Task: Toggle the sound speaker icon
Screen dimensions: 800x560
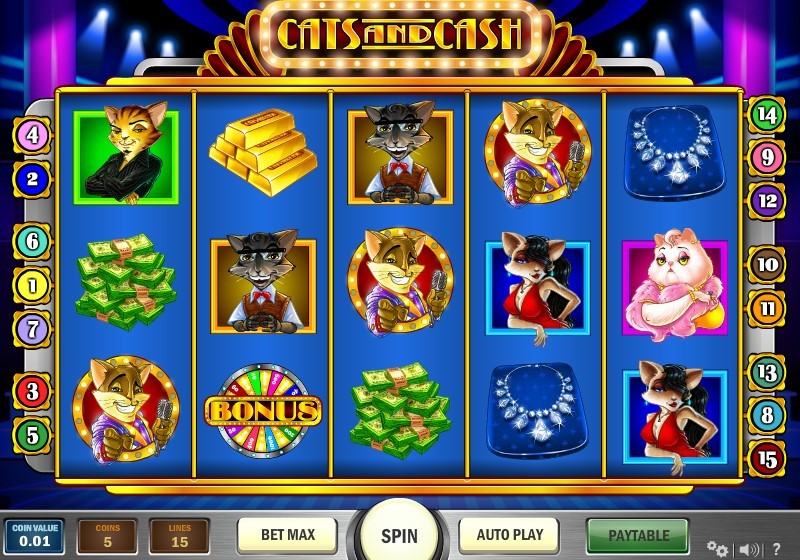Action: tap(746, 548)
